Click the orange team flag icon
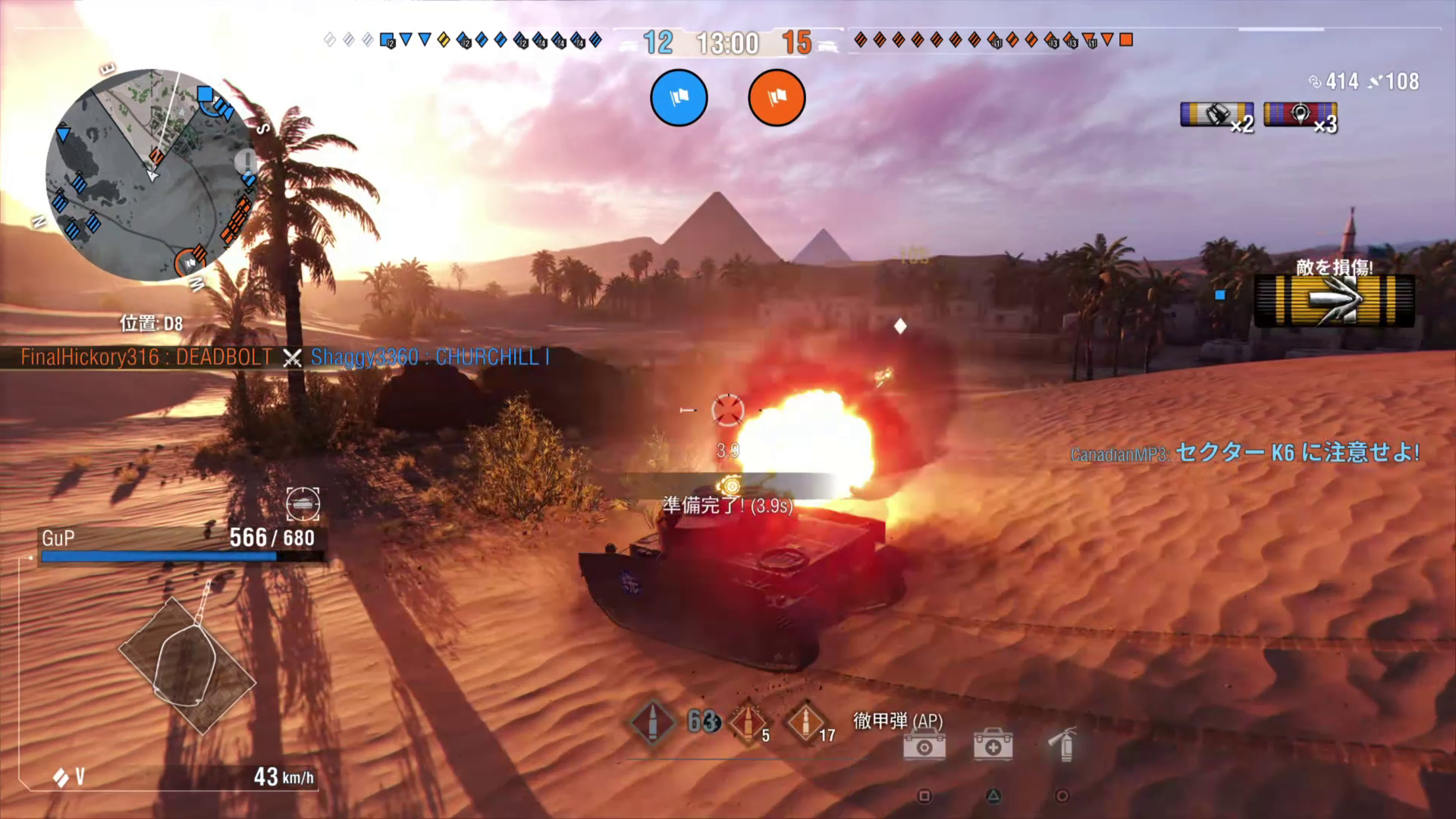This screenshot has height=819, width=1456. 776,97
